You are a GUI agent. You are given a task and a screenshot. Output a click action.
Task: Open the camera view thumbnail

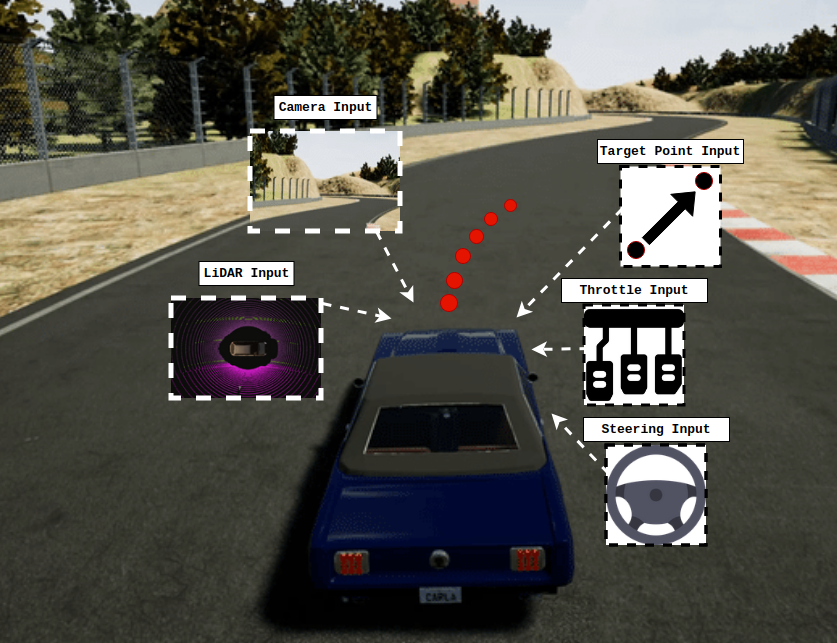coord(325,181)
